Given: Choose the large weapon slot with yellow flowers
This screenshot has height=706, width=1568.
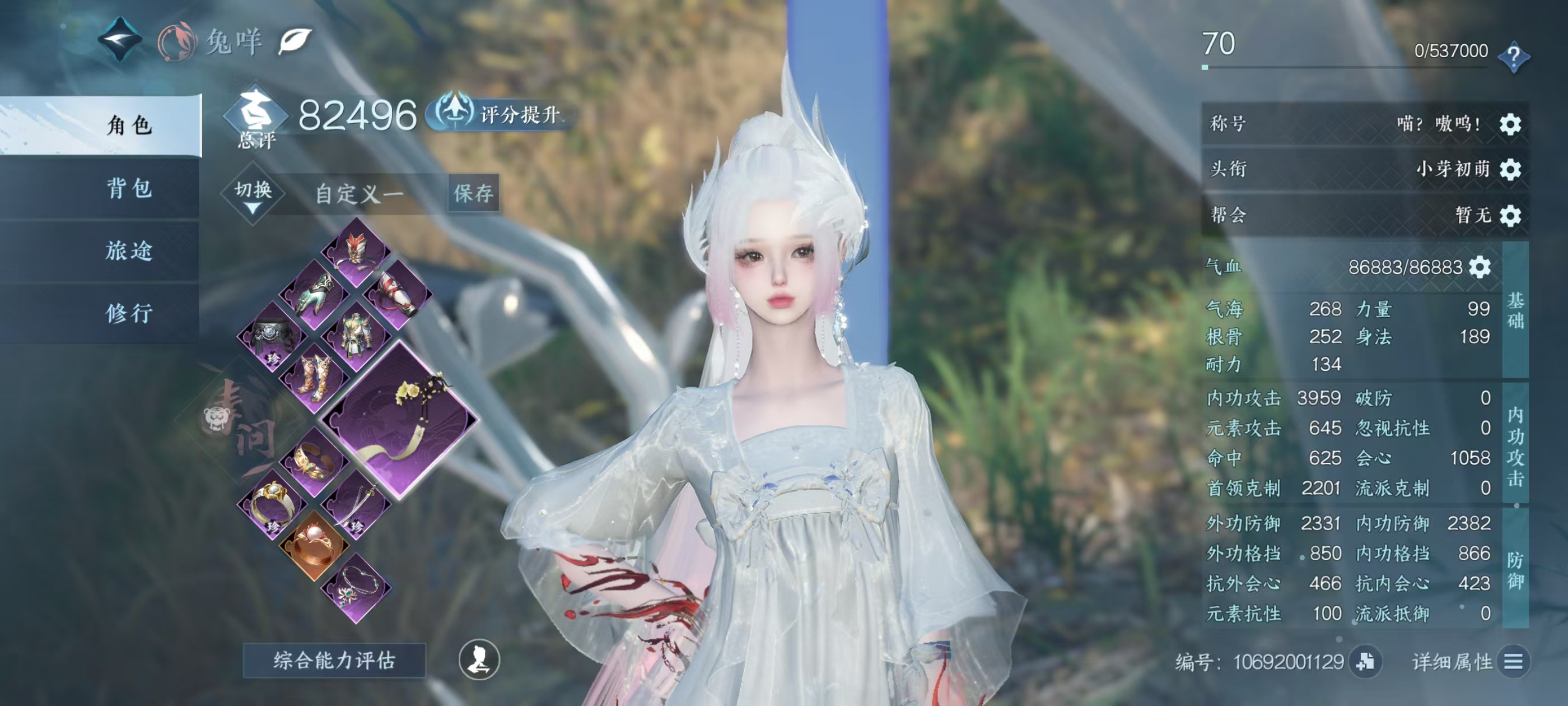Looking at the screenshot, I should tap(400, 420).
